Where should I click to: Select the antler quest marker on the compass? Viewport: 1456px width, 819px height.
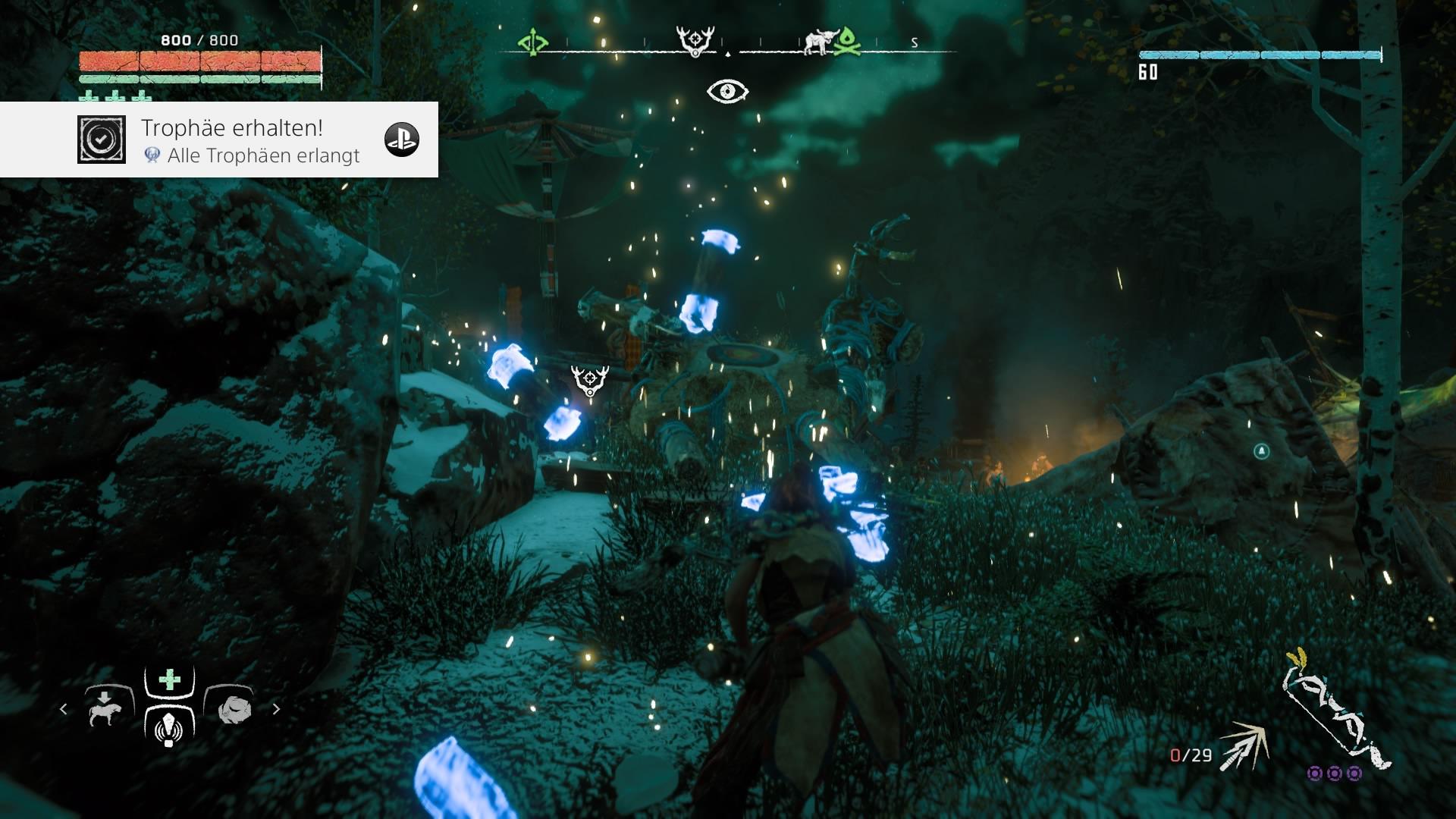pyautogui.click(x=695, y=41)
